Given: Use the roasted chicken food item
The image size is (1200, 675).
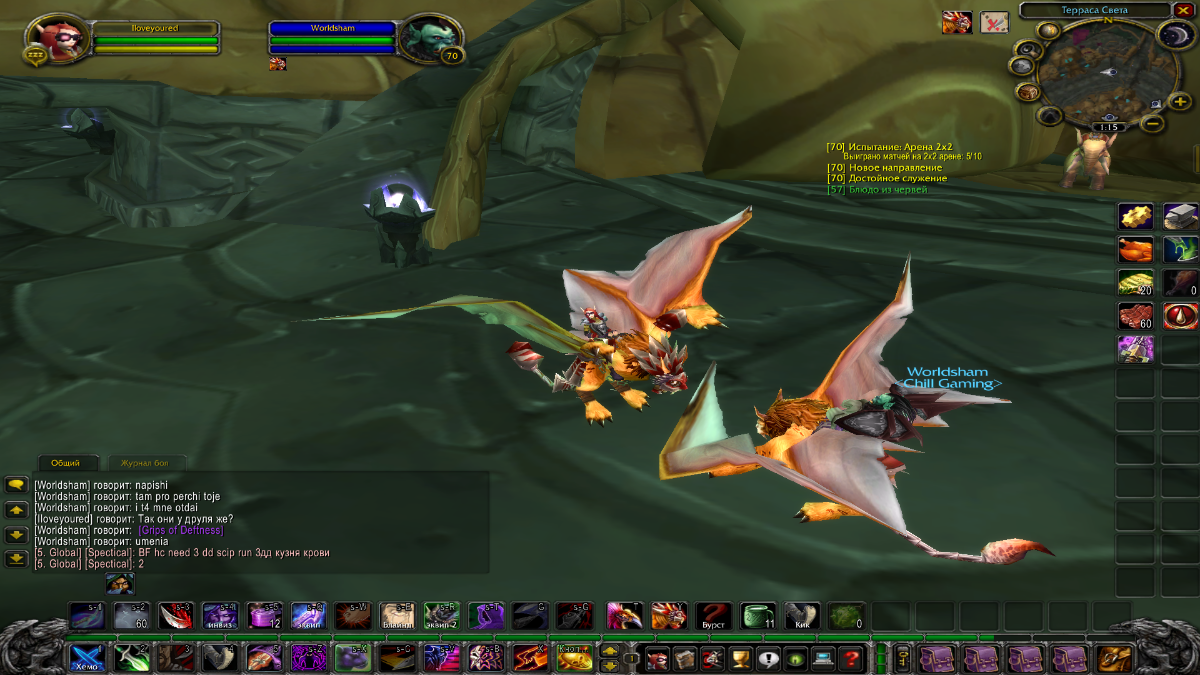Looking at the screenshot, I should coord(1135,249).
